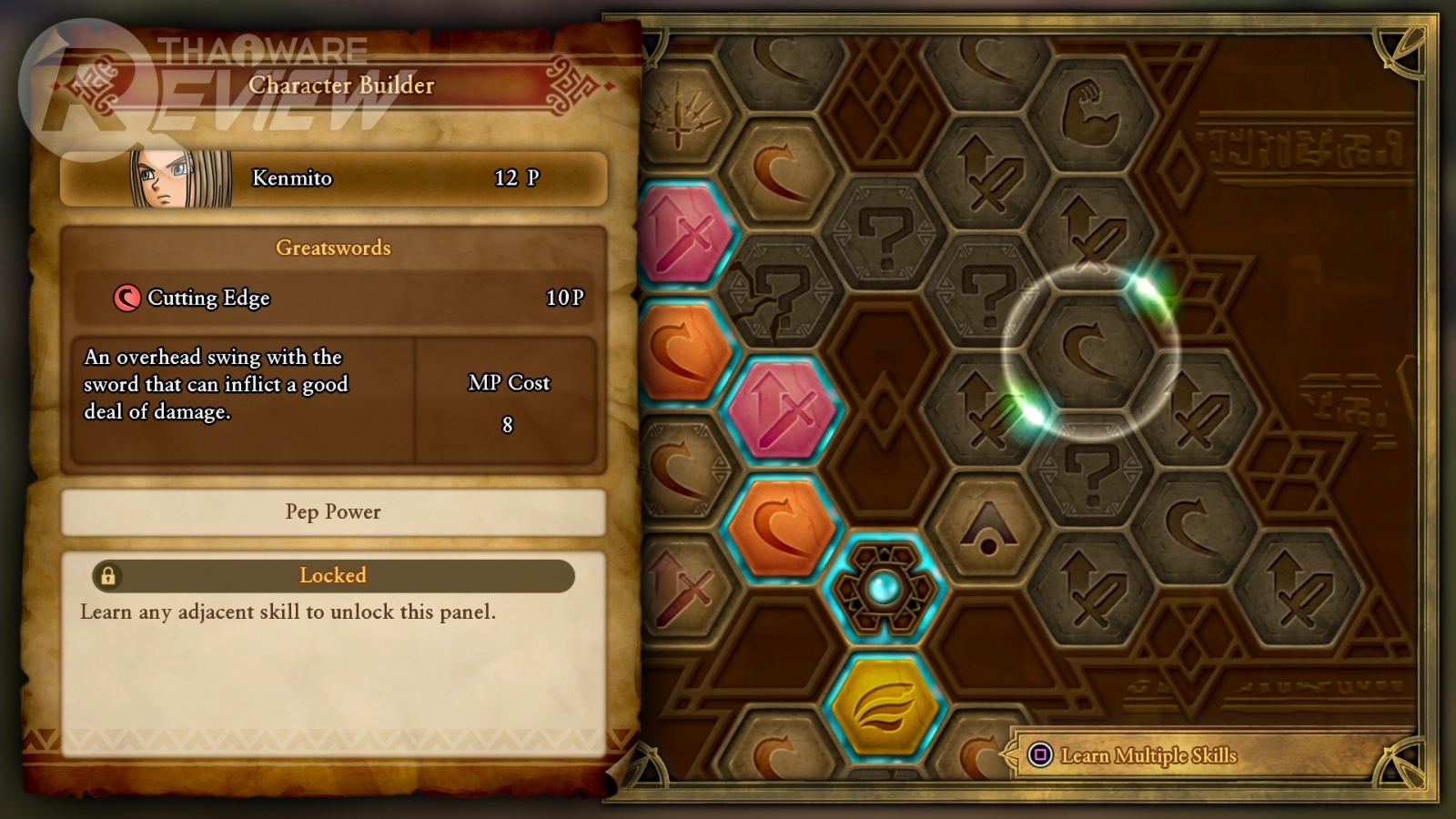Choose the cone-shaped icon skill panel
Viewport: 1456px width, 819px height.
tap(987, 530)
